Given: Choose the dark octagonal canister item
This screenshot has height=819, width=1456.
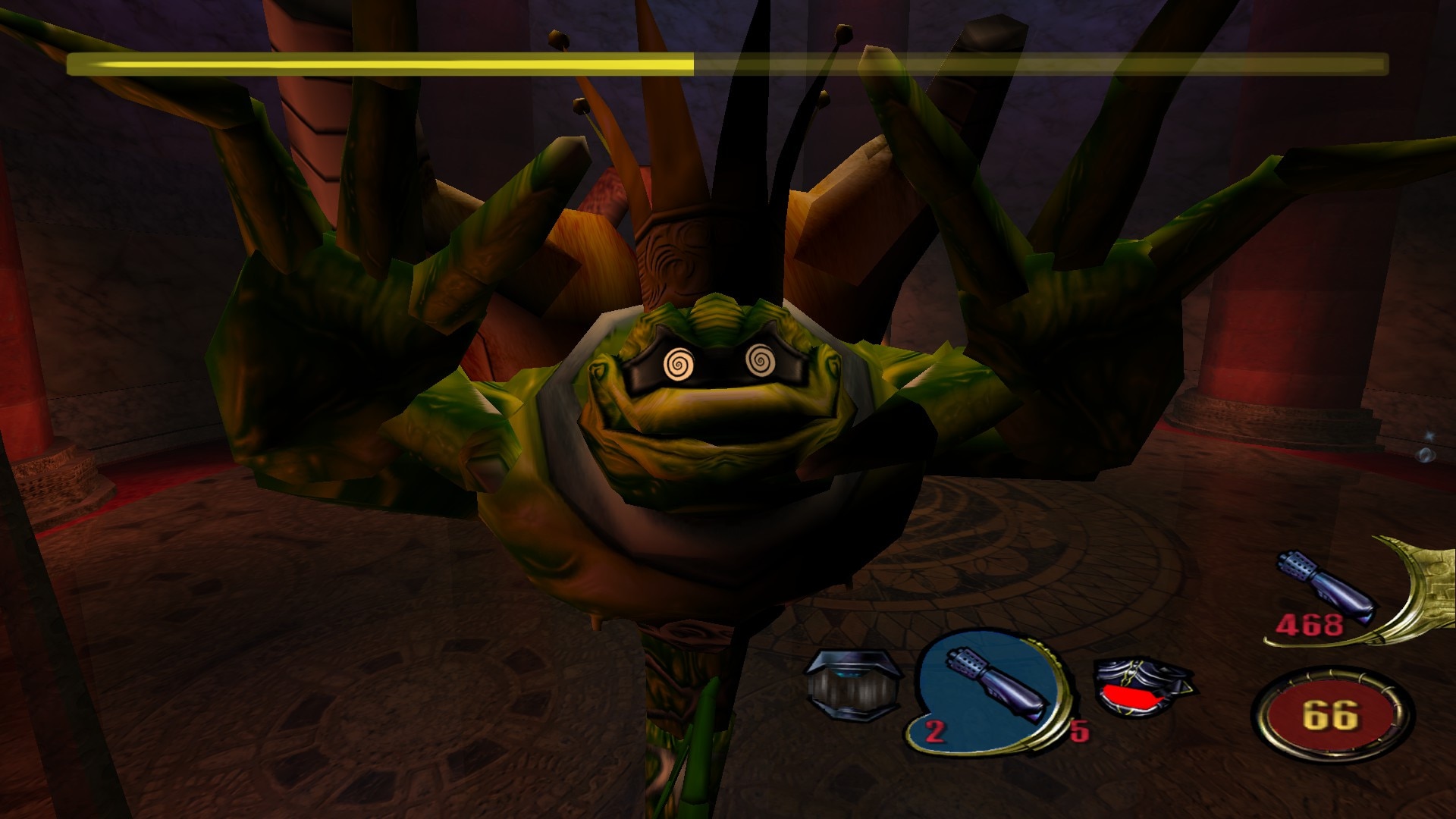Looking at the screenshot, I should [x=854, y=686].
